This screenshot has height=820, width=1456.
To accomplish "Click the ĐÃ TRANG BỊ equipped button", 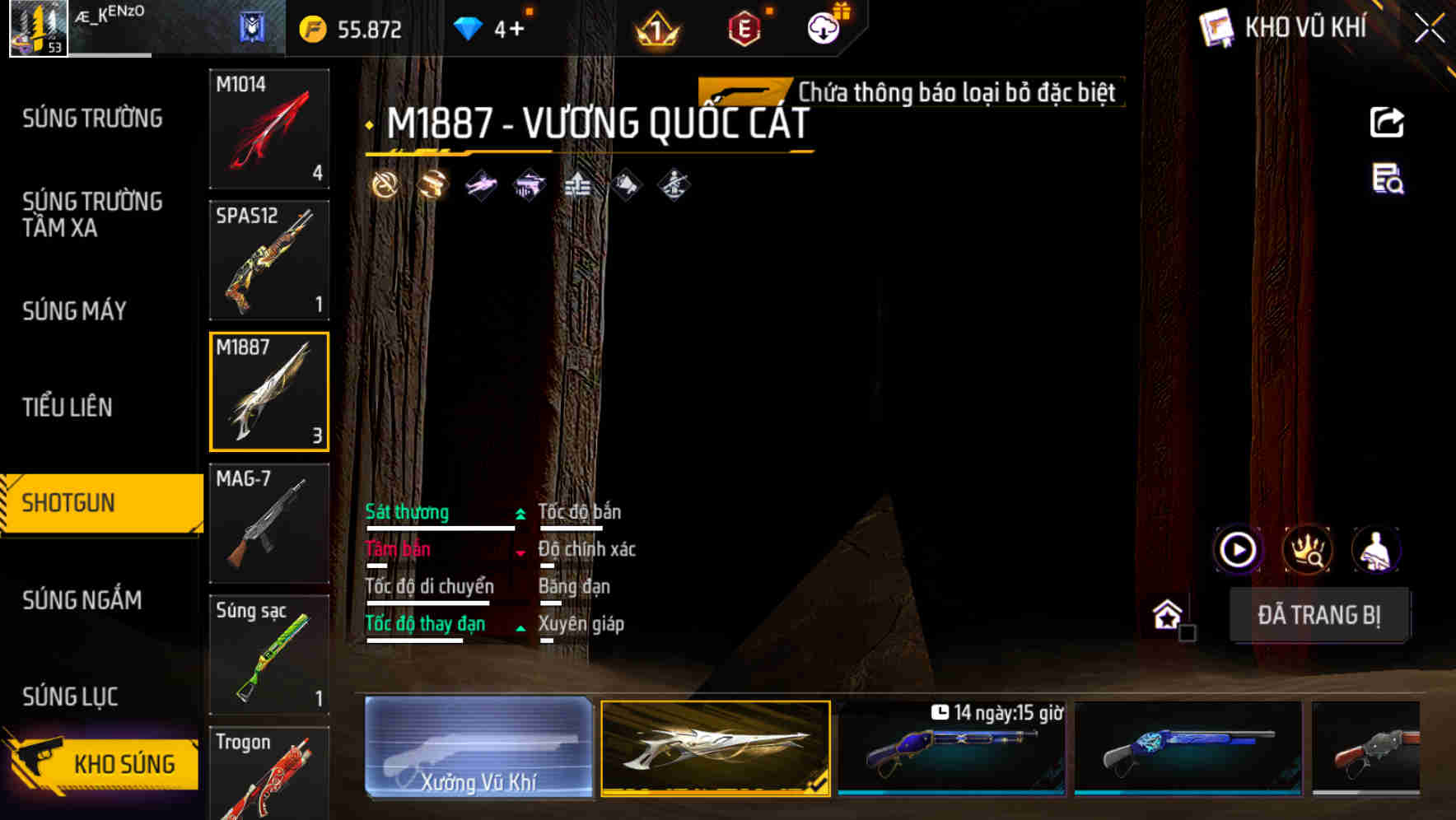I will pos(1319,615).
